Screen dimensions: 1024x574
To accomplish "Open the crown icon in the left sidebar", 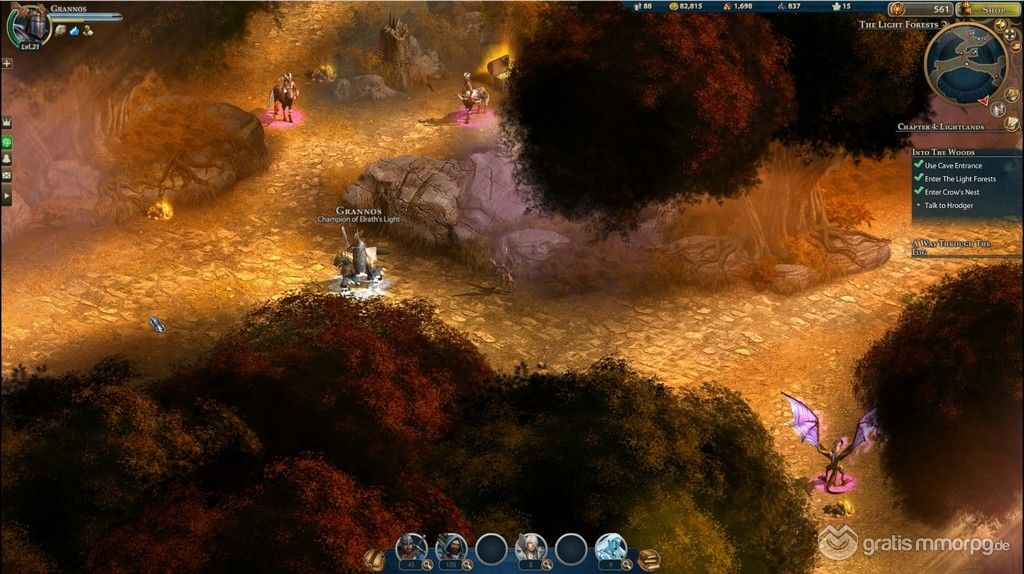I will [7, 122].
